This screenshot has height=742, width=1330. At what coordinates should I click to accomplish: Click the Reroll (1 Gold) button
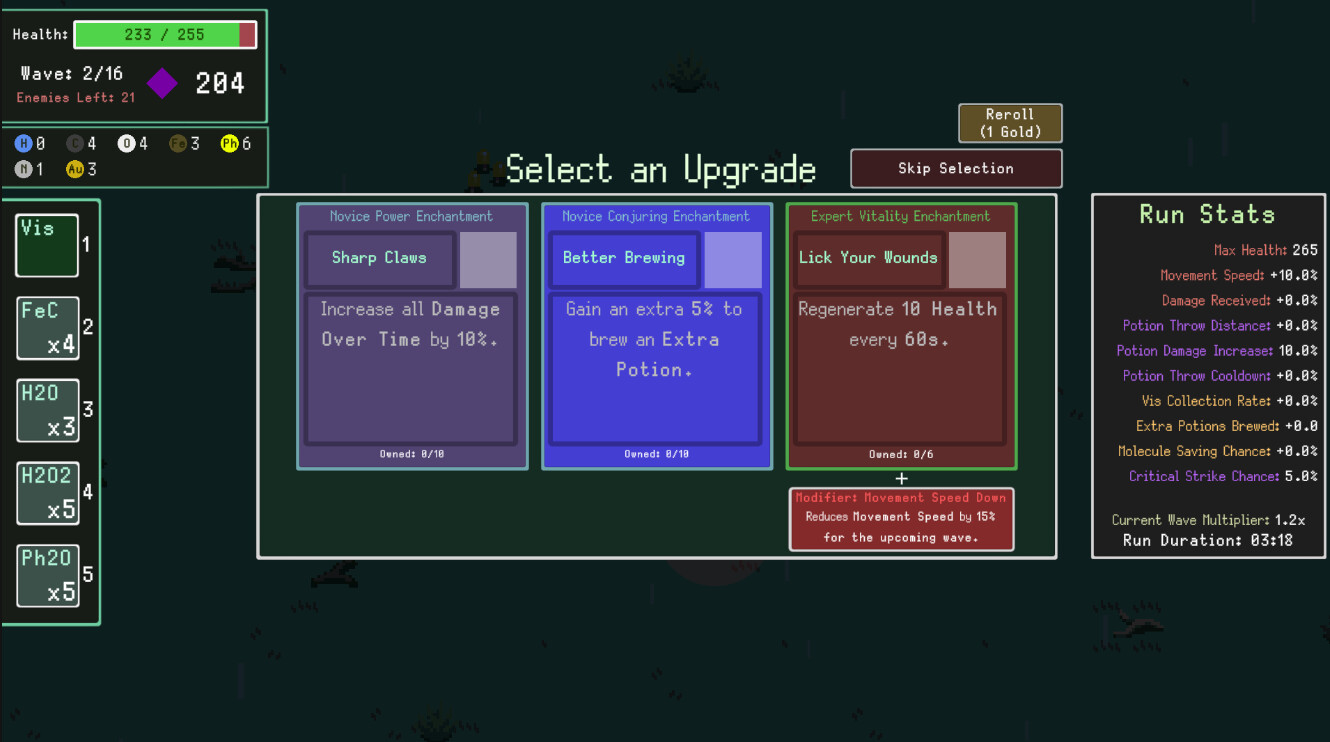click(1010, 122)
